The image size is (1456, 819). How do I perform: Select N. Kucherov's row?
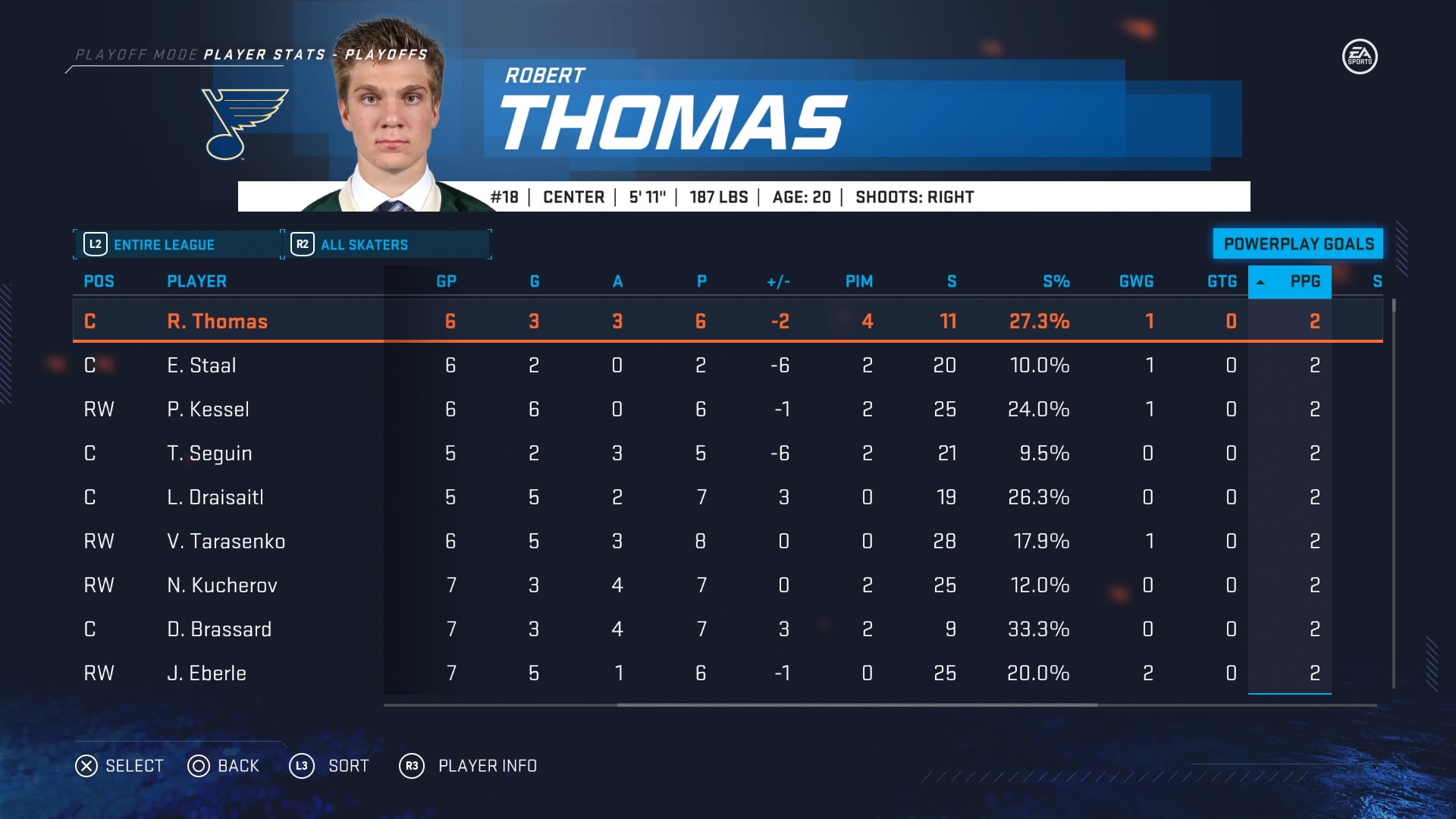(x=222, y=585)
